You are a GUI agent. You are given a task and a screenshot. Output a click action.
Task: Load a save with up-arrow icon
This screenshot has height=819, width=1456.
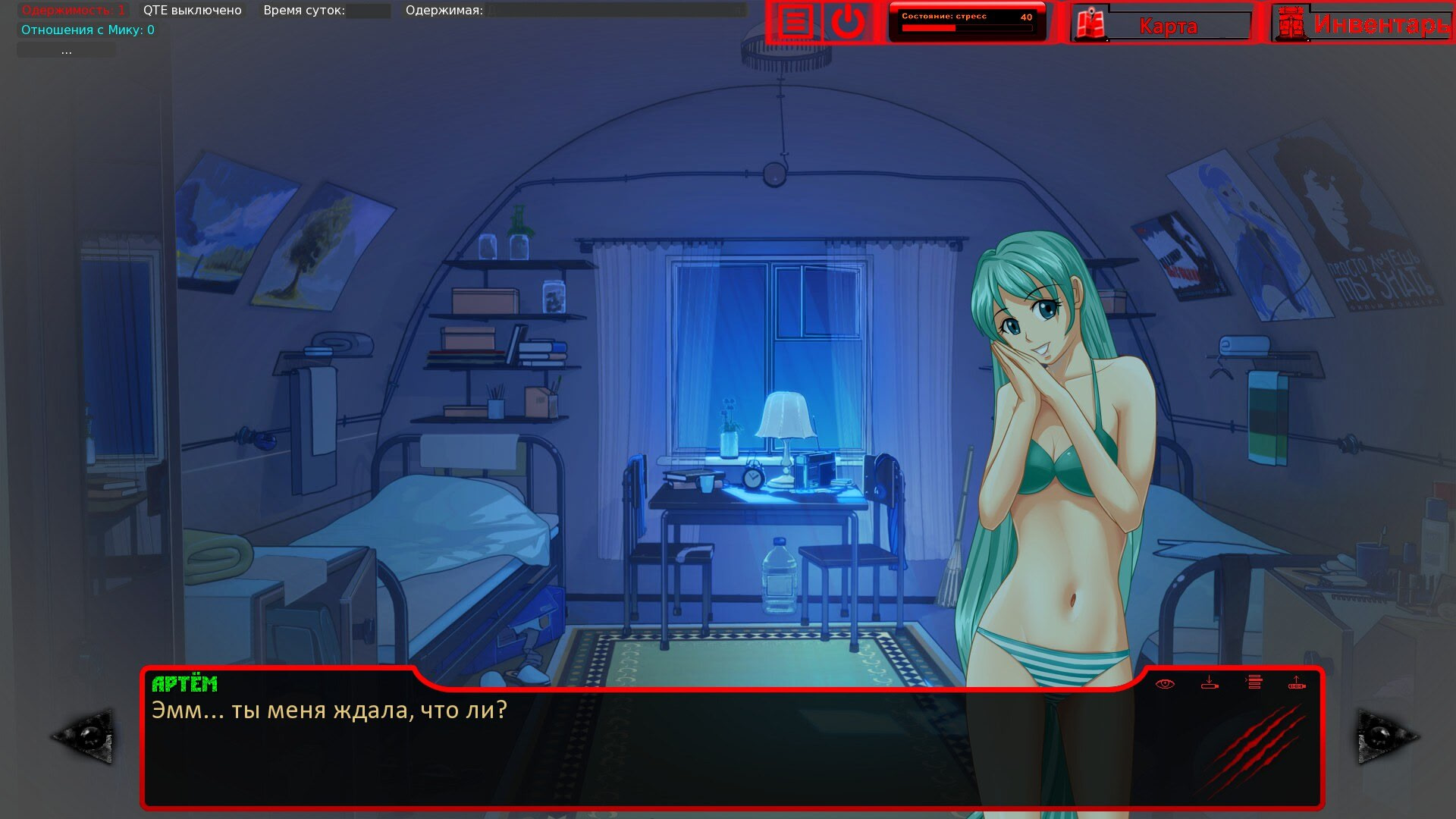point(1297,683)
